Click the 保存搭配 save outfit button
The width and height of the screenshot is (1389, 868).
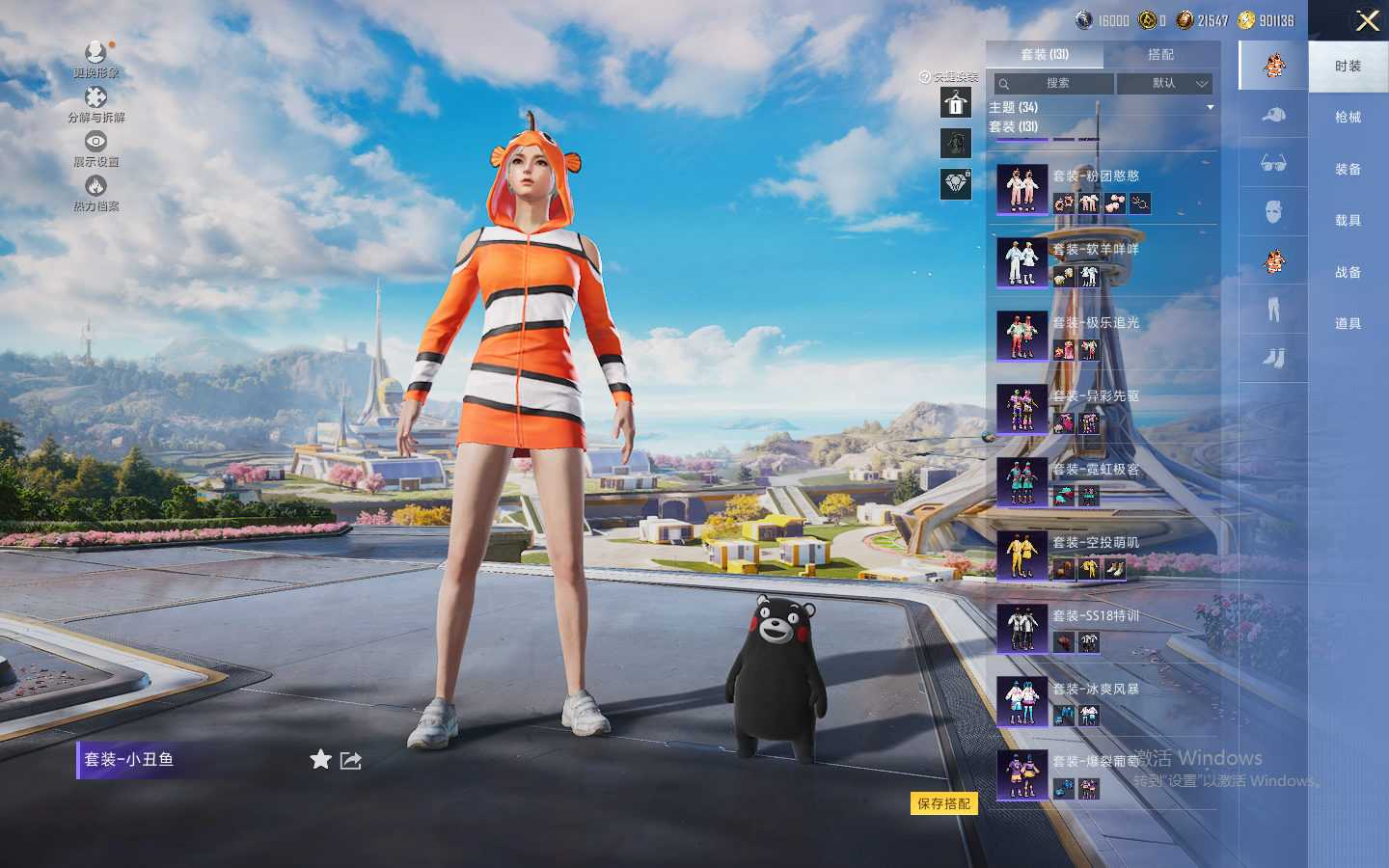click(943, 803)
